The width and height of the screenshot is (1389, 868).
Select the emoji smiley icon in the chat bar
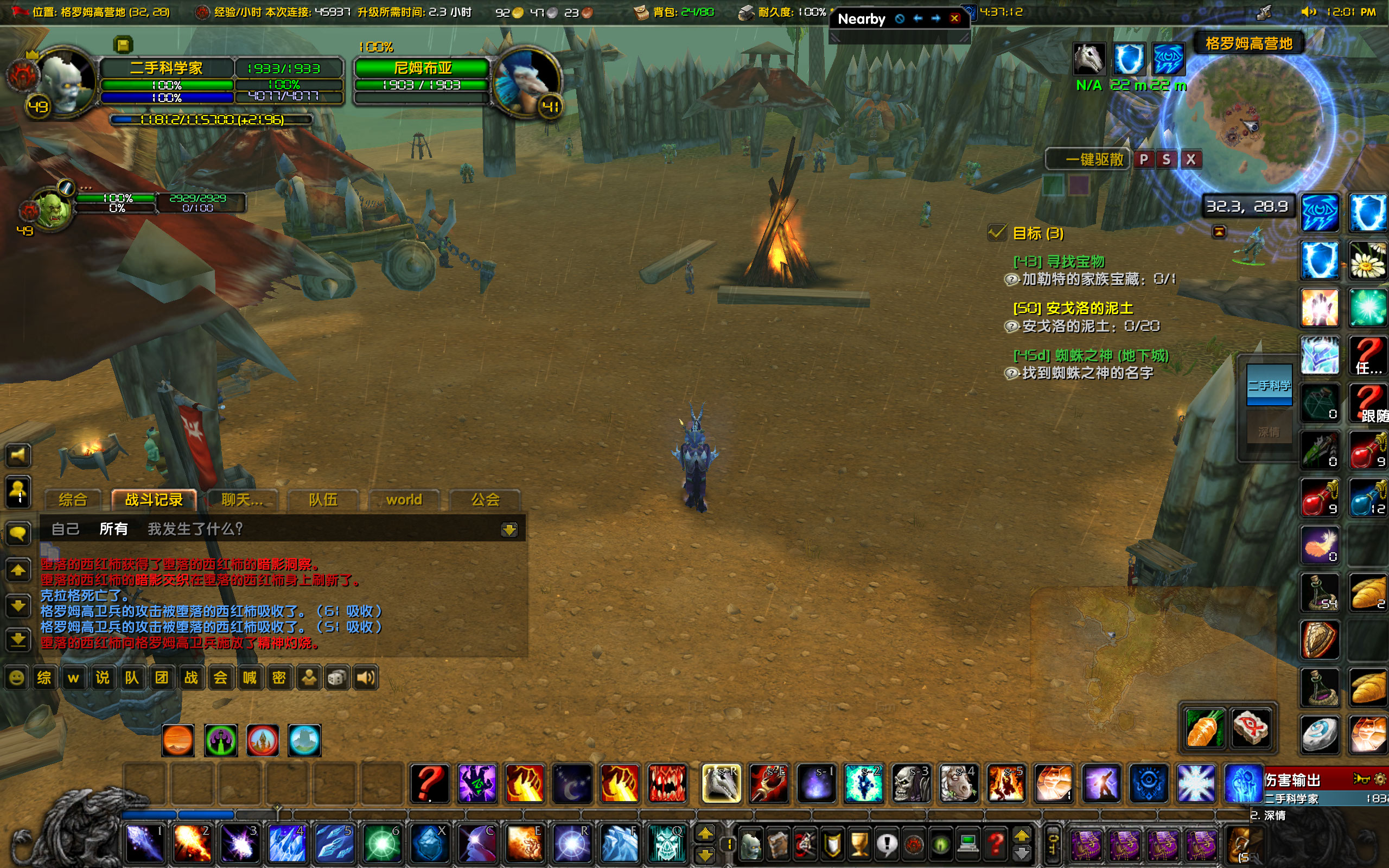(16, 678)
